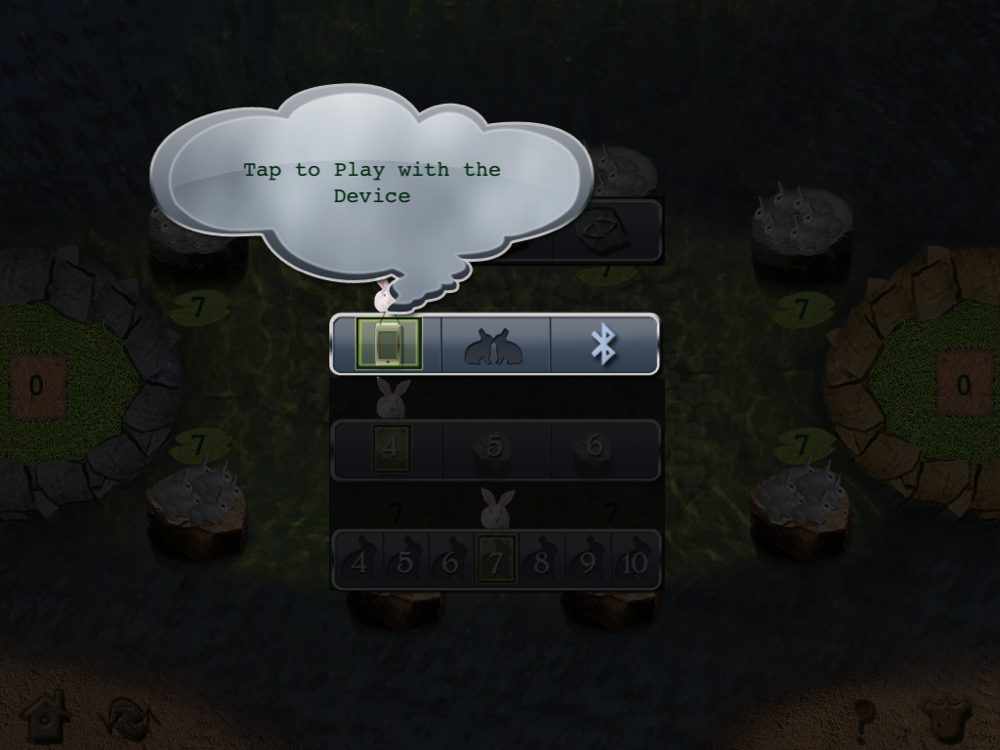The height and width of the screenshot is (750, 1000).
Task: Select play against the device mode
Action: tap(390, 345)
